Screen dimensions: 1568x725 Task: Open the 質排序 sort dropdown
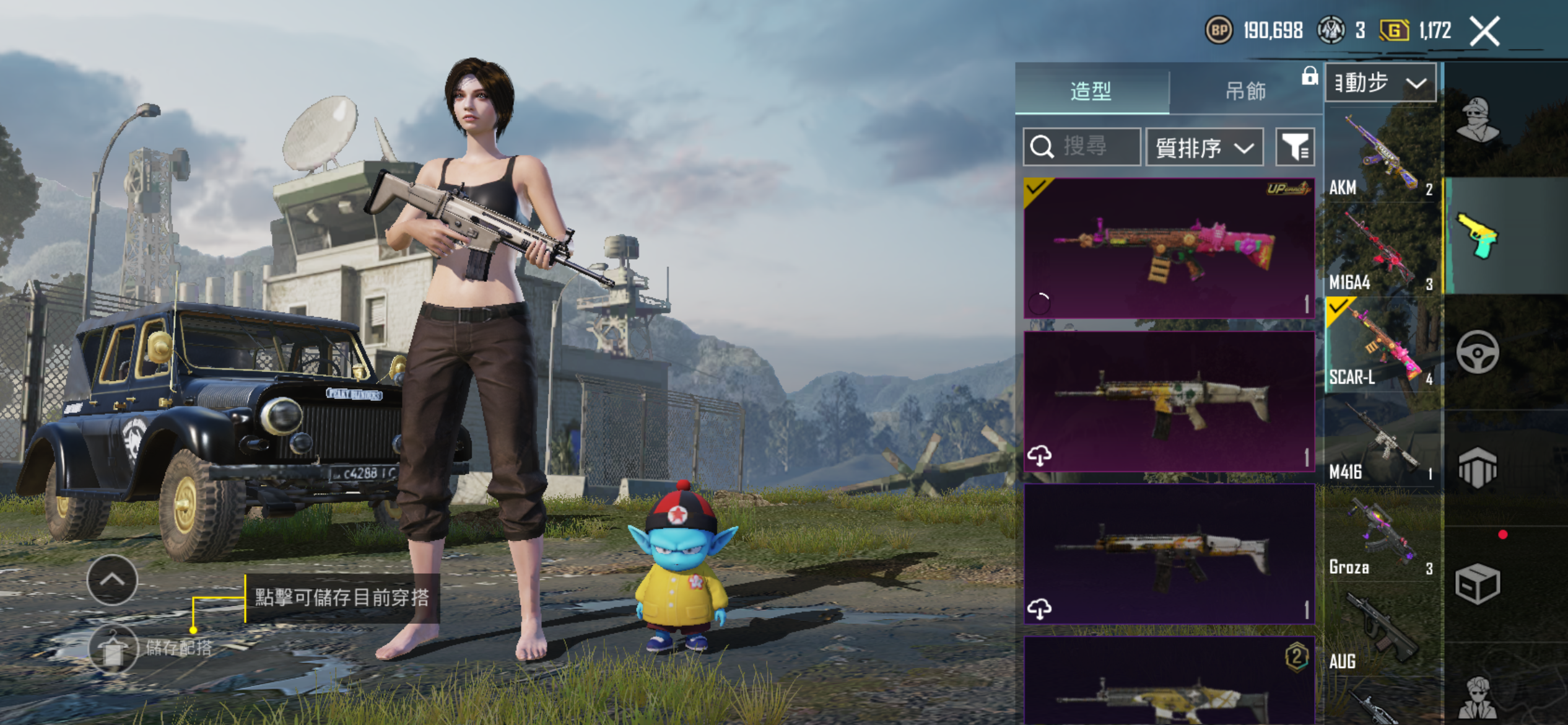[1204, 147]
